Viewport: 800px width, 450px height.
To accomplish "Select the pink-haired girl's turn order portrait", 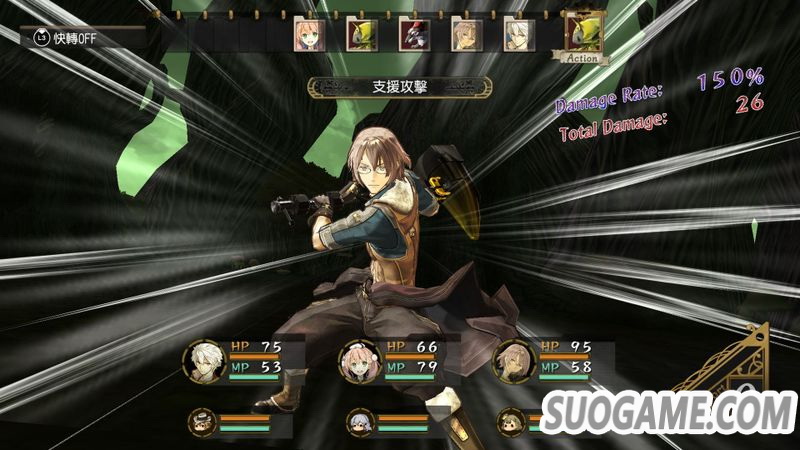I will 306,36.
